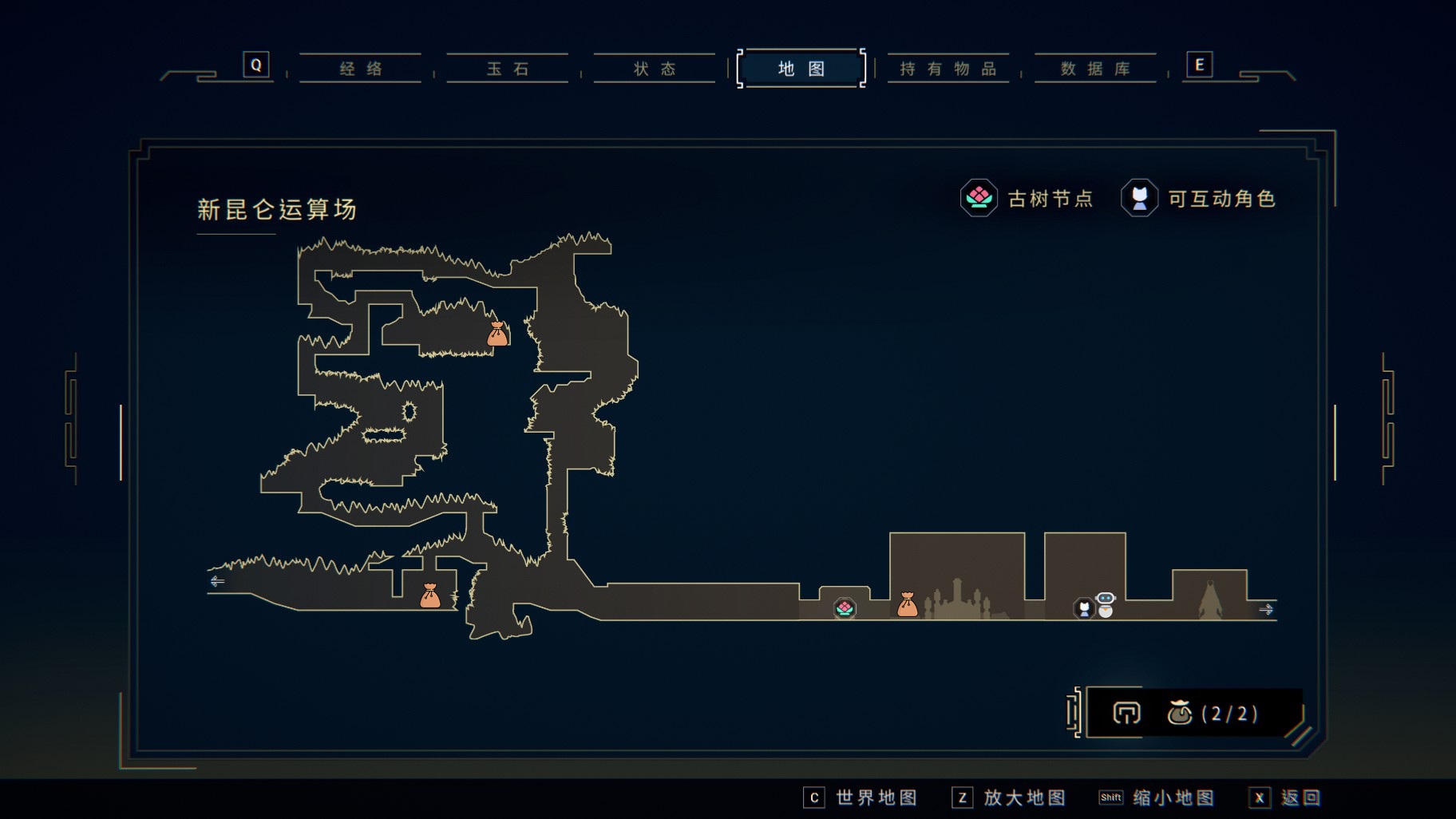Select the 古树节点 legend entry

point(1027,198)
